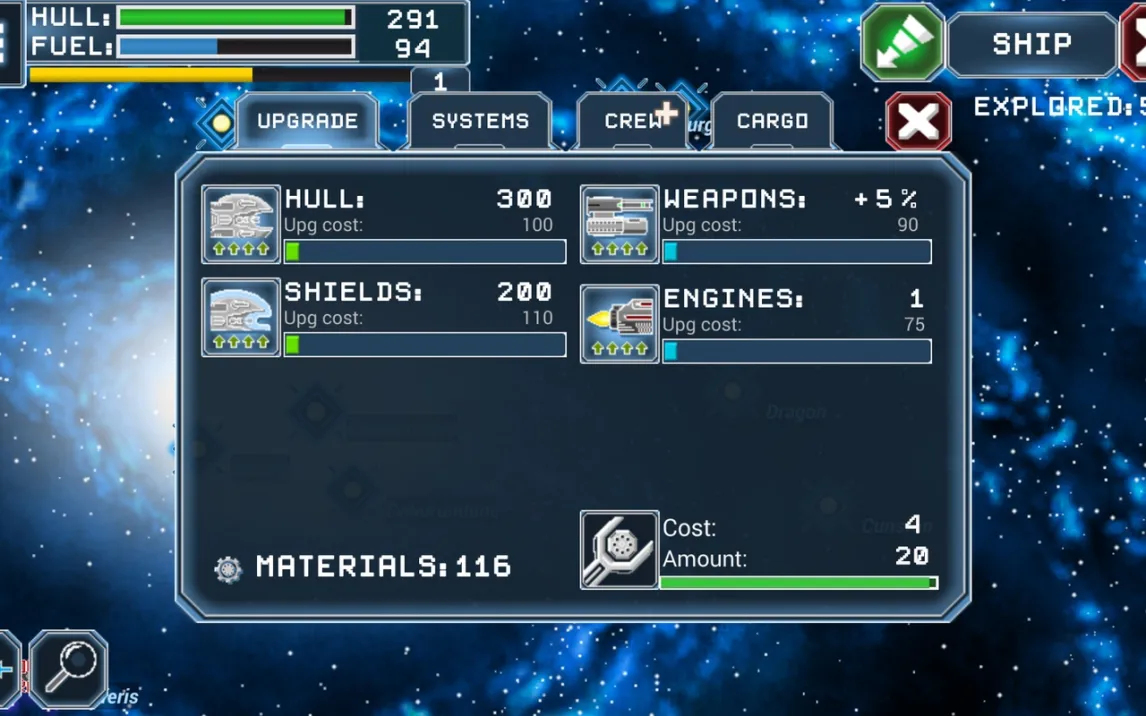
Task: Open the Systems tab
Action: pos(480,121)
